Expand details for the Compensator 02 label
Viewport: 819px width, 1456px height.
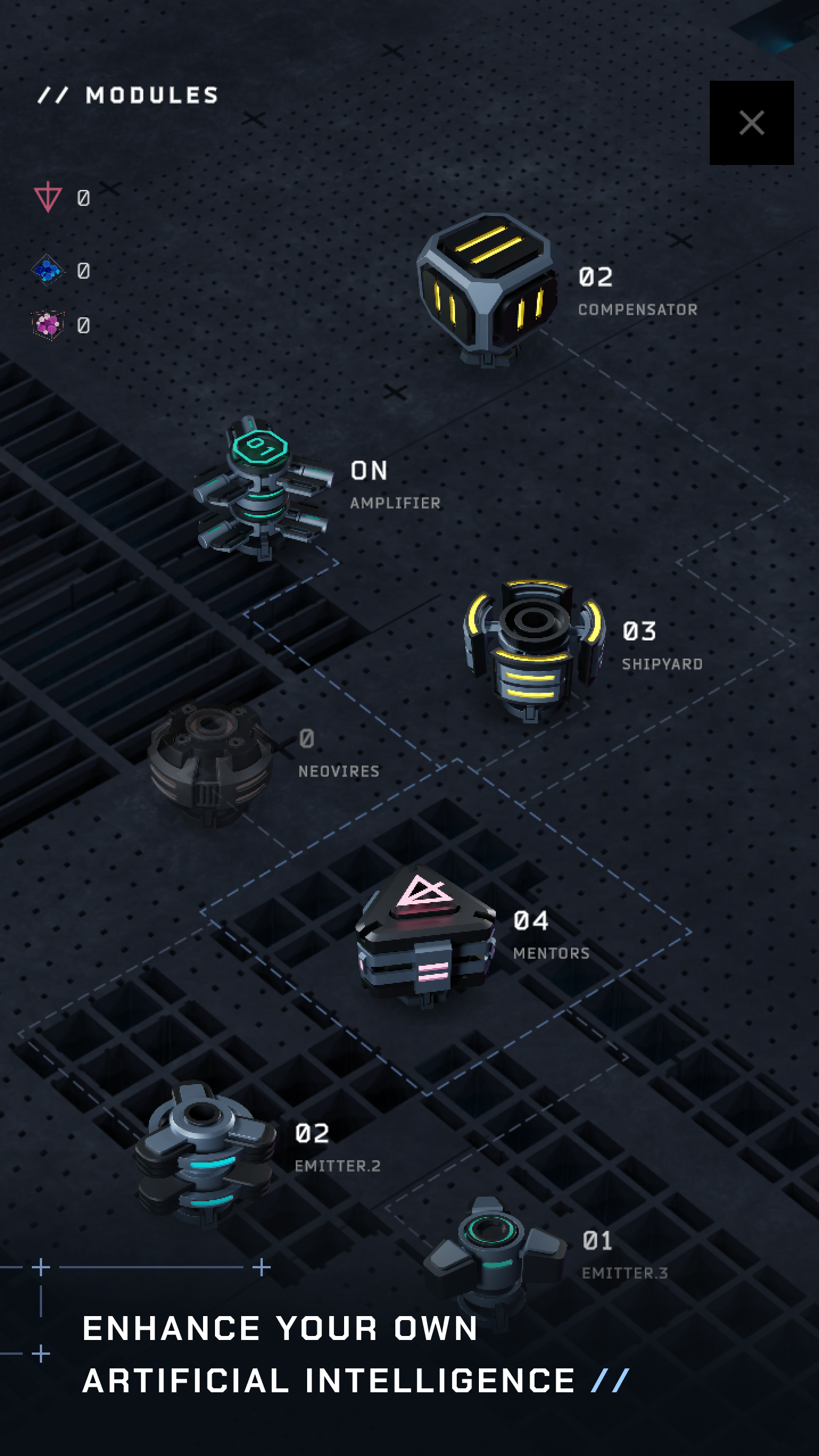tap(595, 277)
